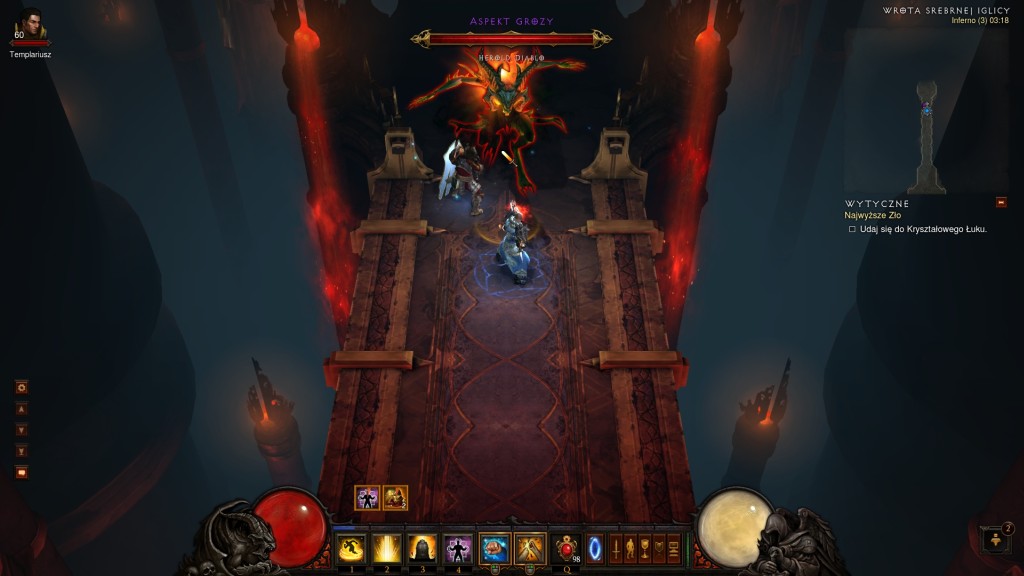The height and width of the screenshot is (576, 1024).
Task: Click the notification icon showing 2
Action: pyautogui.click(x=996, y=540)
